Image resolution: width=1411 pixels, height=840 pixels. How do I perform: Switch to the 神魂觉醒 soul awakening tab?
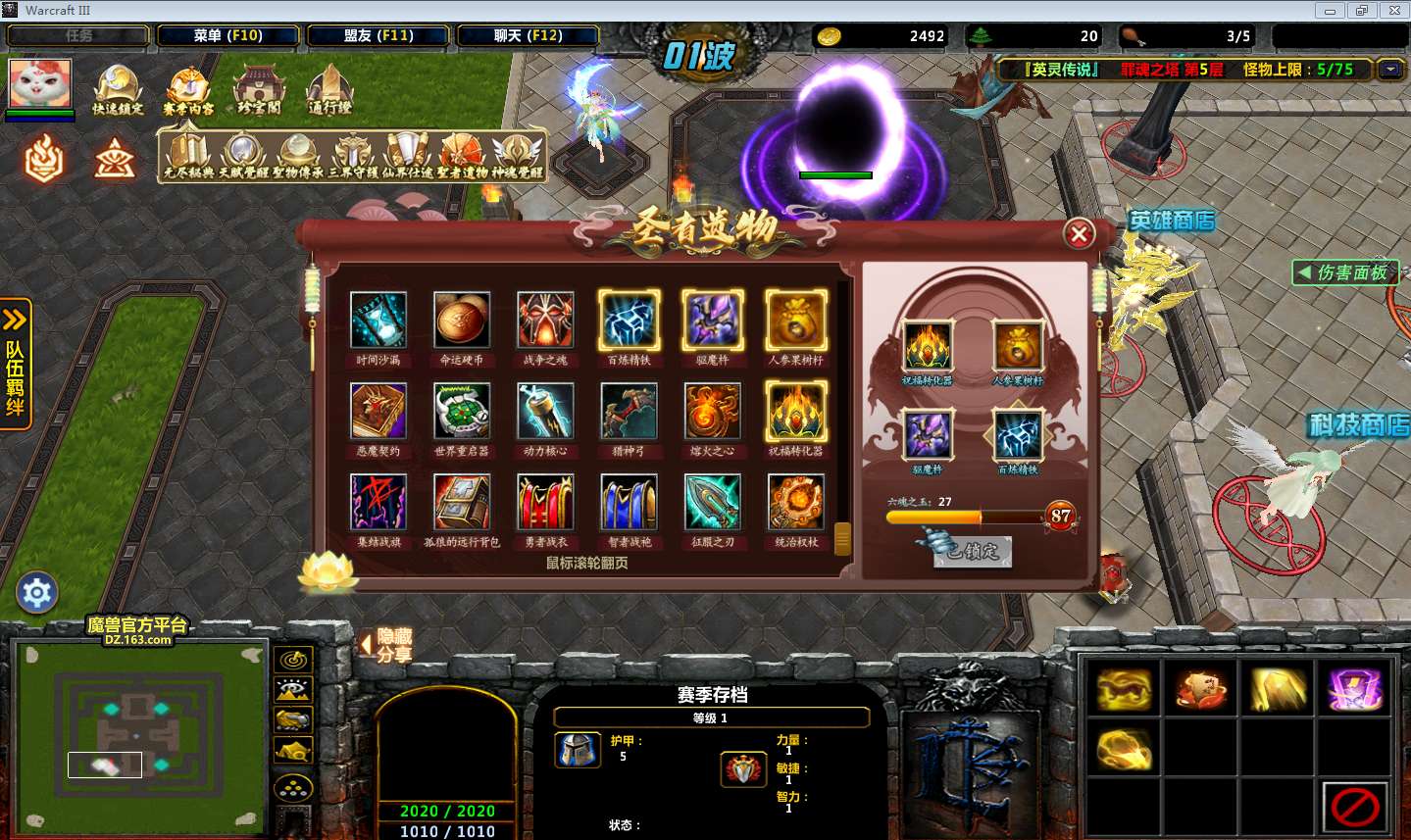tap(517, 157)
